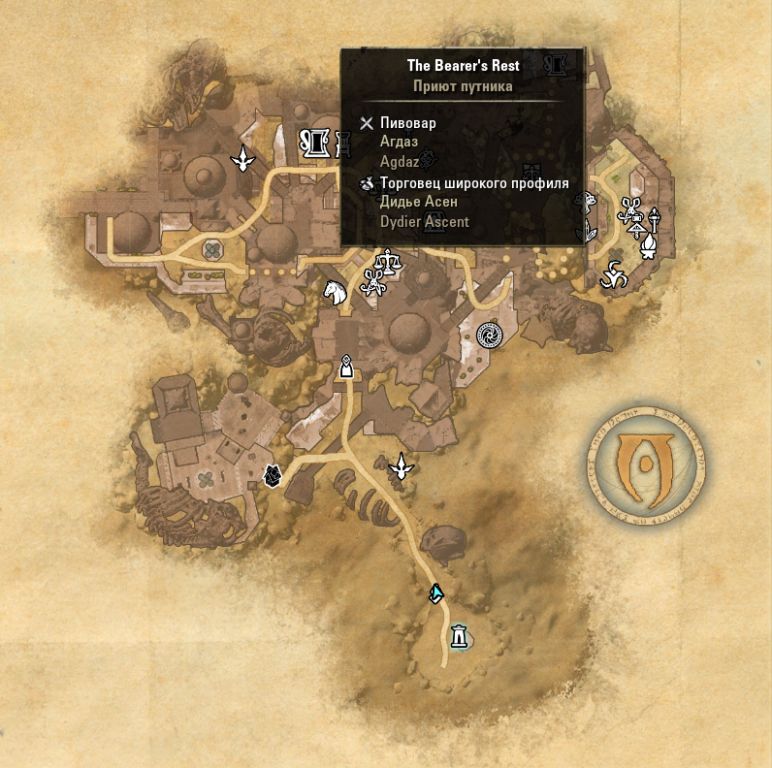Choose the spiral wayshrine marker
The height and width of the screenshot is (768, 772).
[489, 336]
